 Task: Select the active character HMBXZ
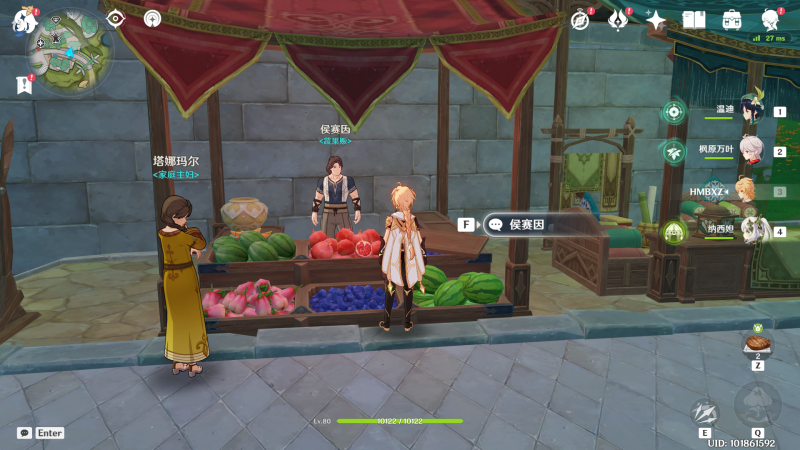point(745,191)
